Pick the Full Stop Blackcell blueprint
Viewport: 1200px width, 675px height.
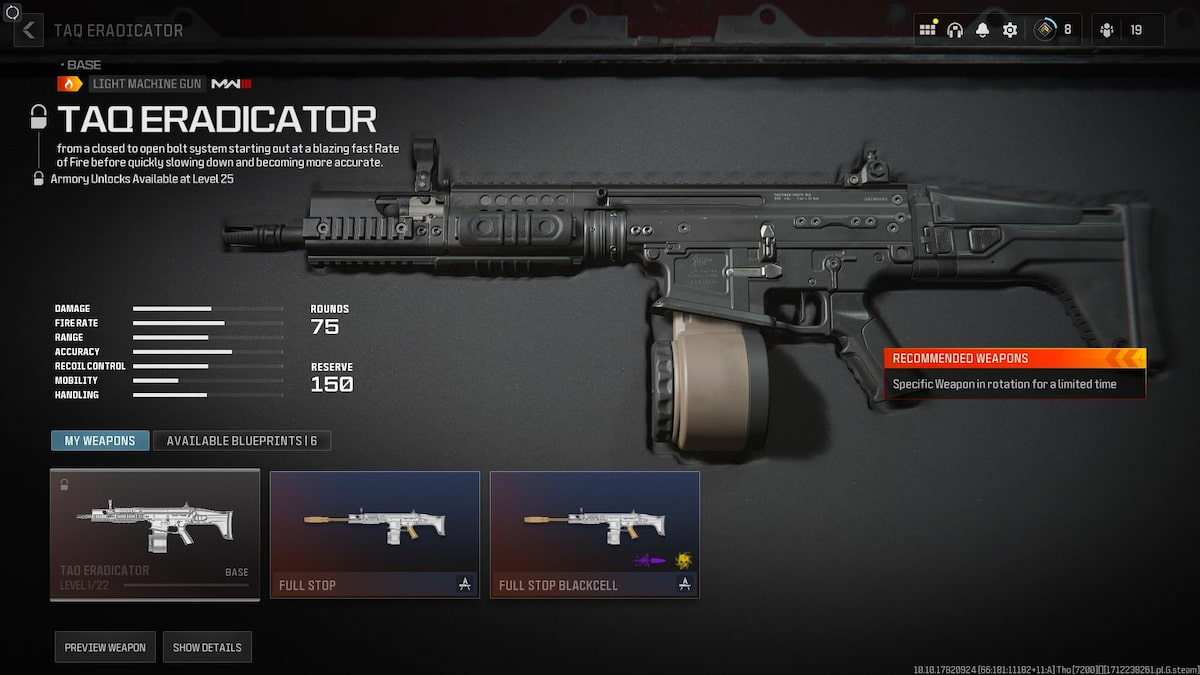[595, 535]
